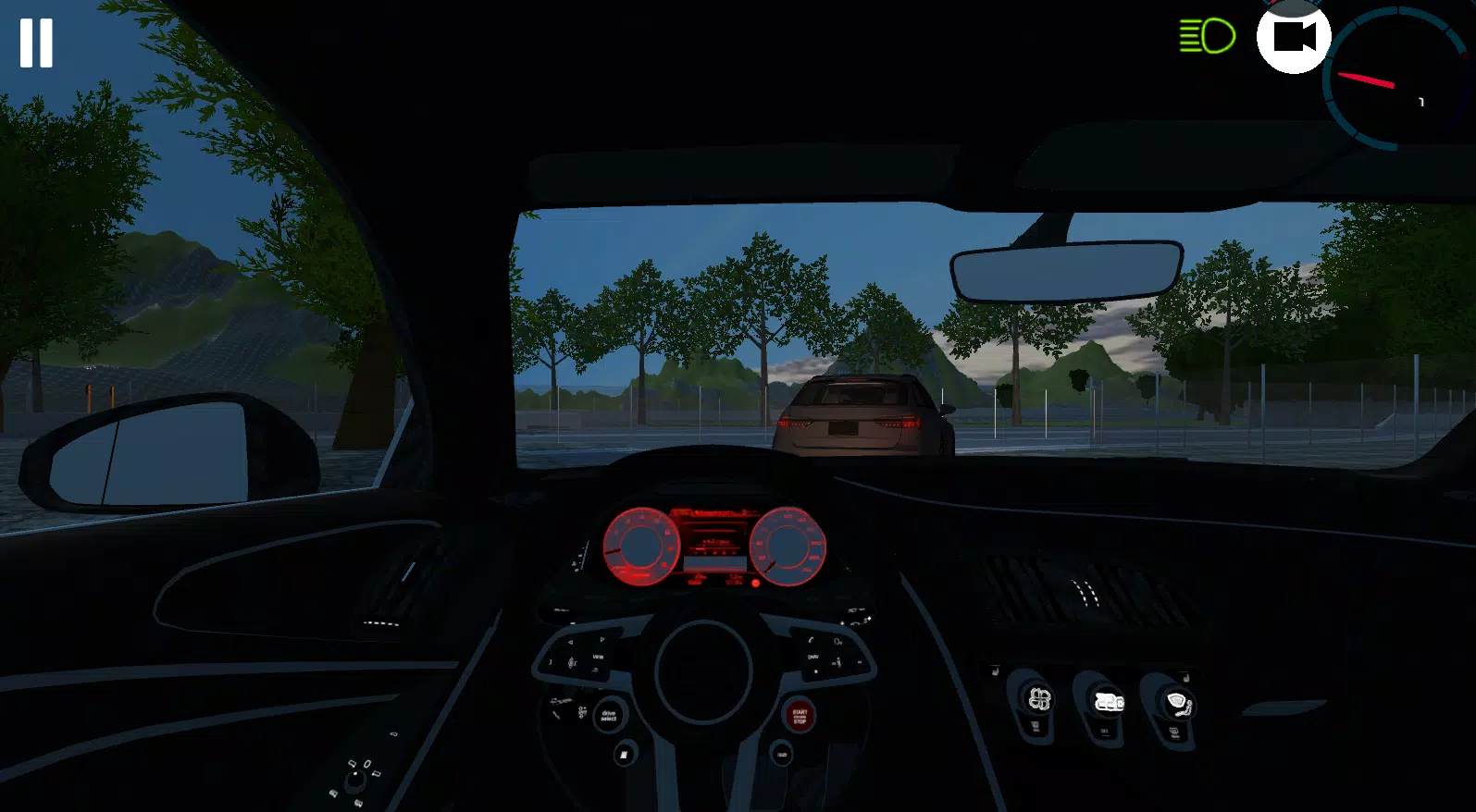Click the VIEW button on the left spoke
The width and height of the screenshot is (1476, 812).
click(x=598, y=658)
